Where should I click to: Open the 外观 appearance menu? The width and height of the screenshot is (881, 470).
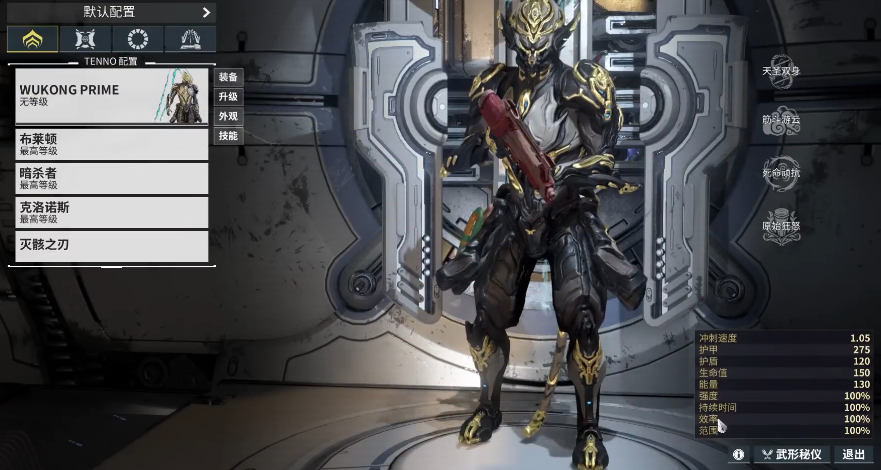click(x=228, y=116)
